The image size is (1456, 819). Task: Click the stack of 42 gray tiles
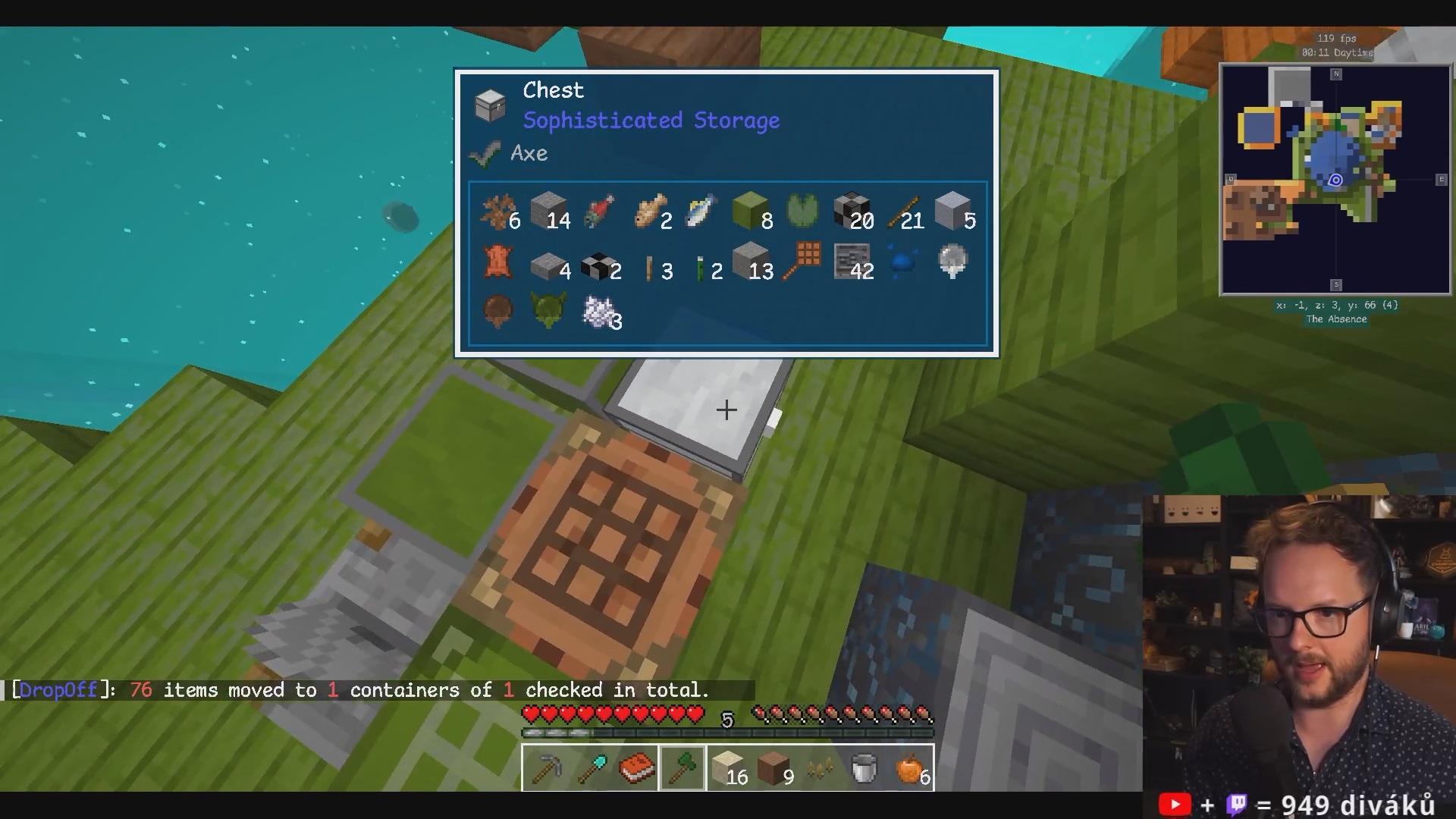click(x=852, y=262)
